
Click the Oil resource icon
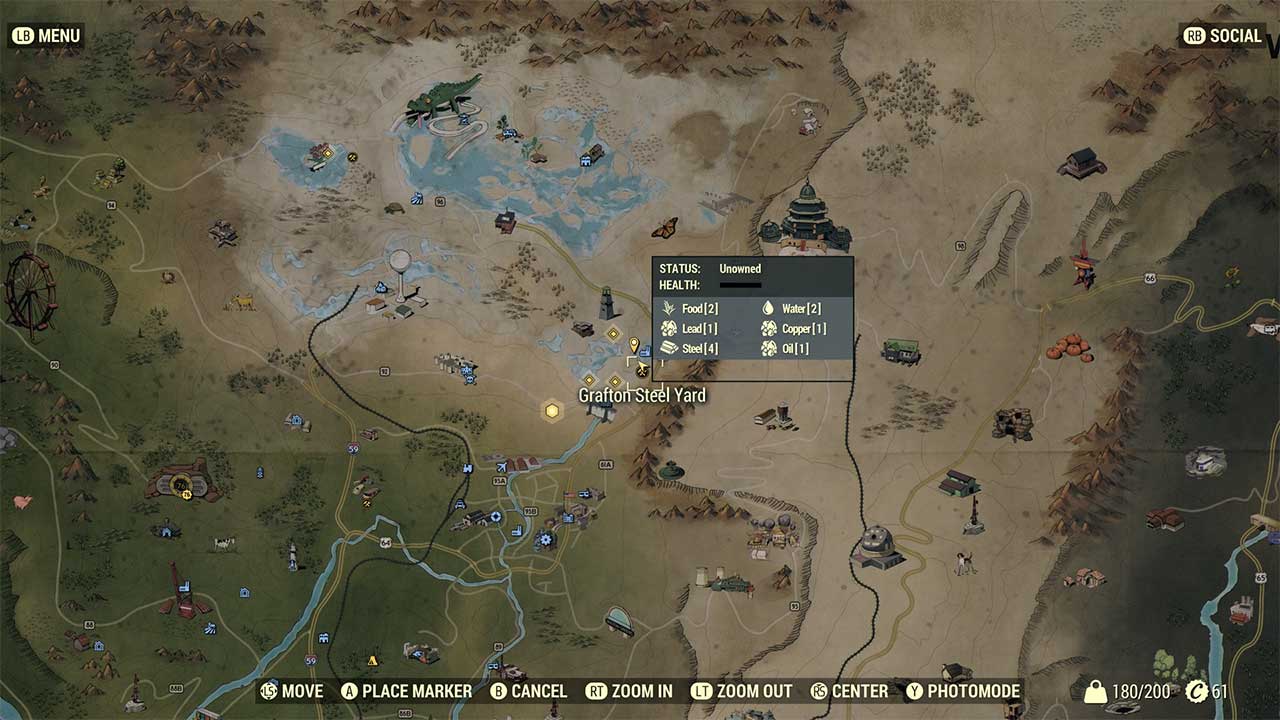[x=767, y=348]
